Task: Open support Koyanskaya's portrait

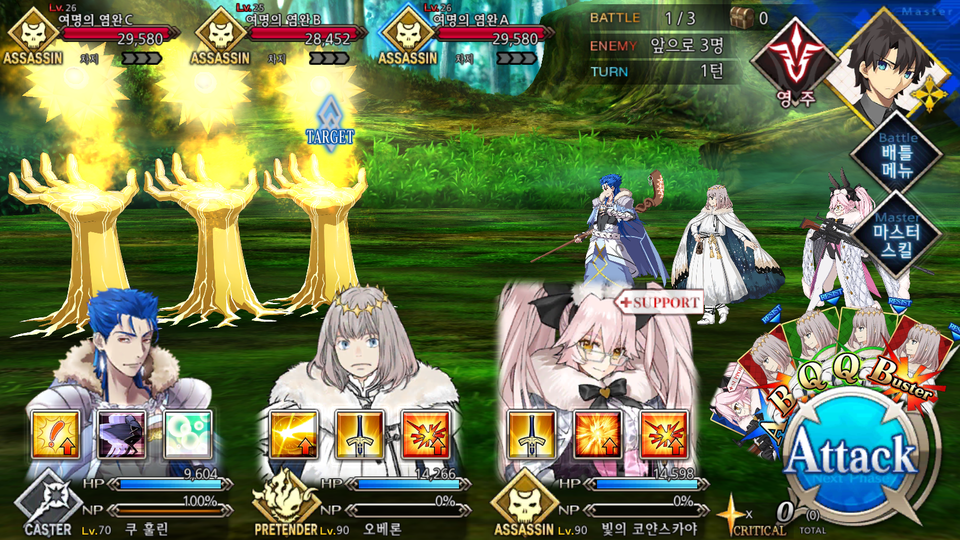Action: (x=596, y=350)
